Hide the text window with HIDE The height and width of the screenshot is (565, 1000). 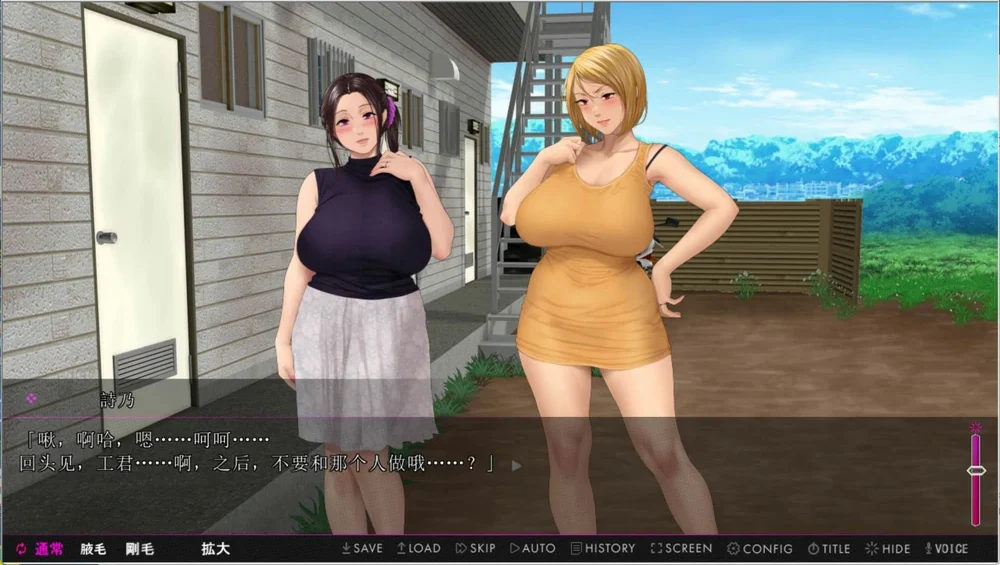pyautogui.click(x=888, y=548)
